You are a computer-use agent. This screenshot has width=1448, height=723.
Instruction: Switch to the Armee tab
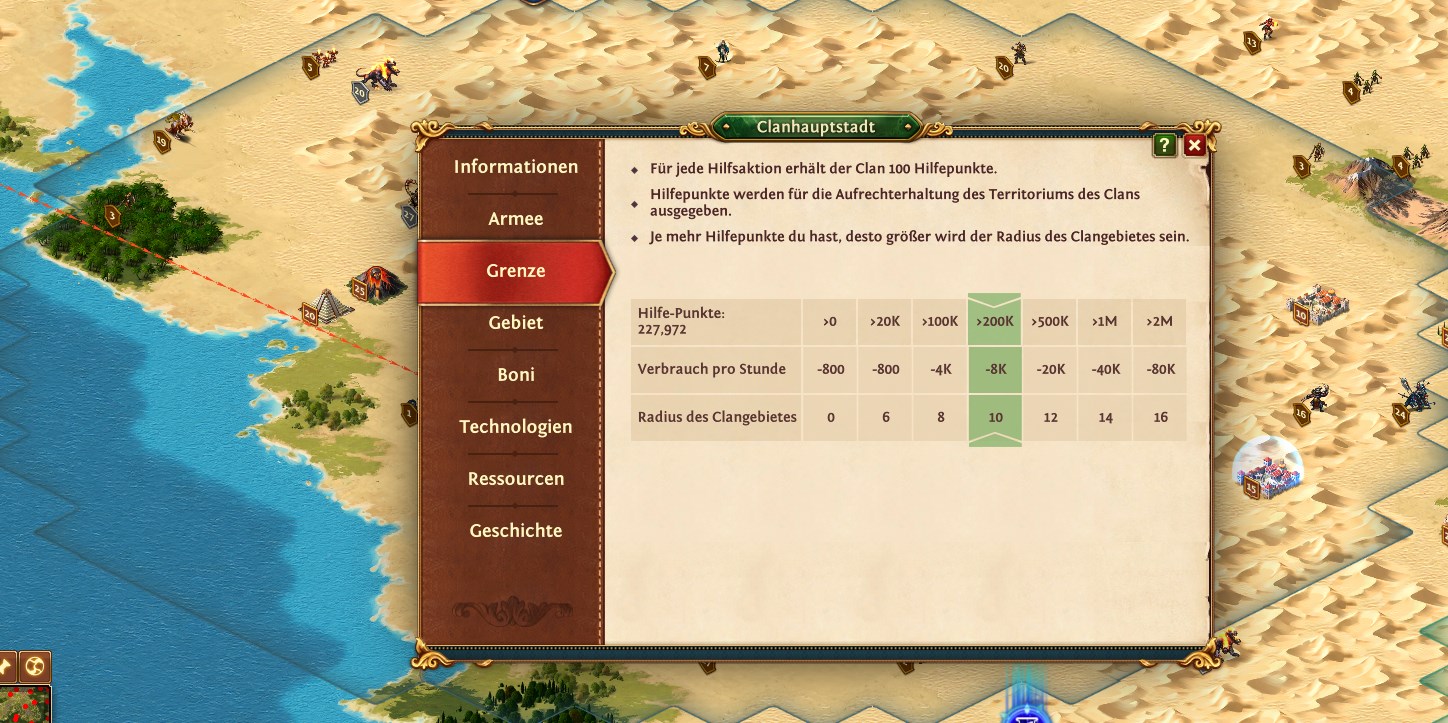(x=515, y=219)
